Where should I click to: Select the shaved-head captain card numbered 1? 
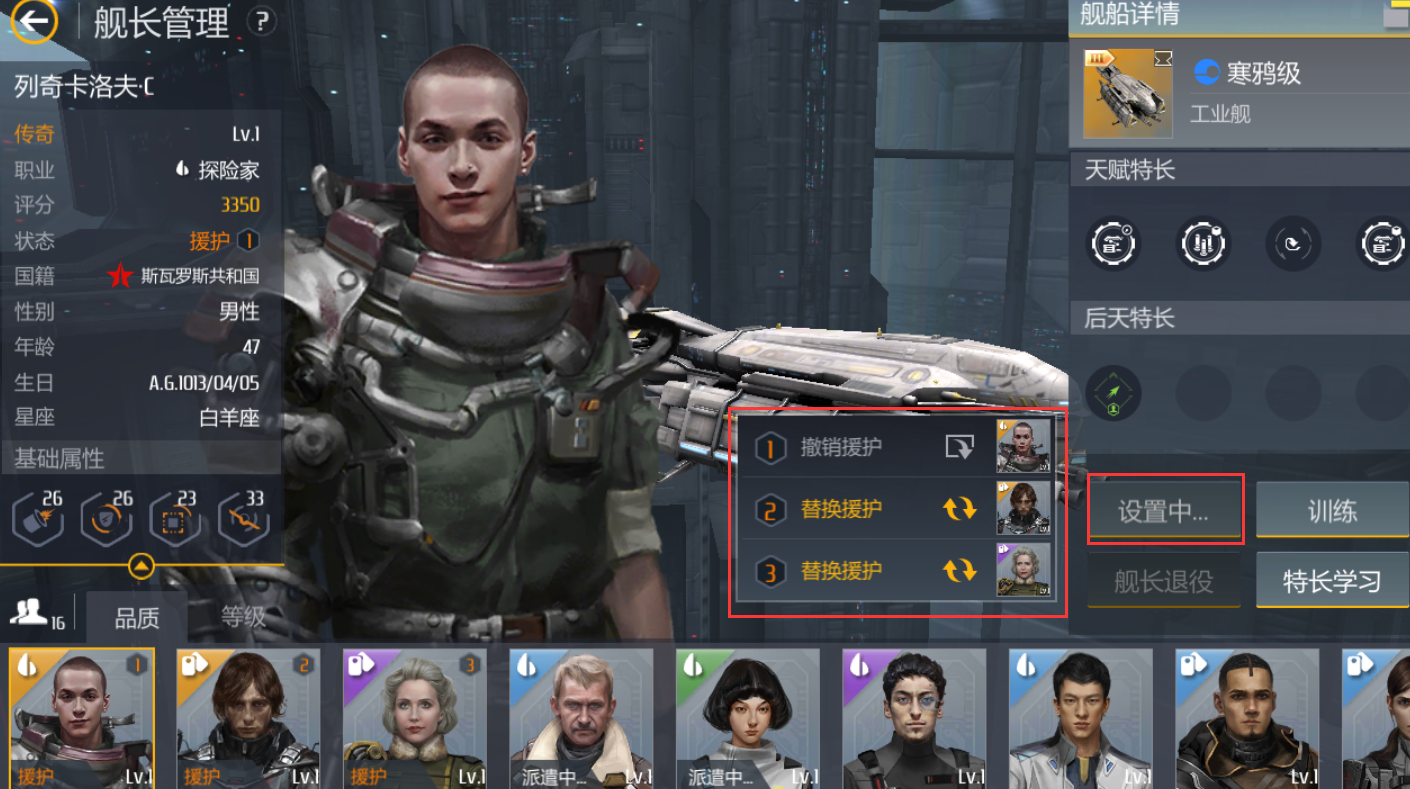point(82,718)
